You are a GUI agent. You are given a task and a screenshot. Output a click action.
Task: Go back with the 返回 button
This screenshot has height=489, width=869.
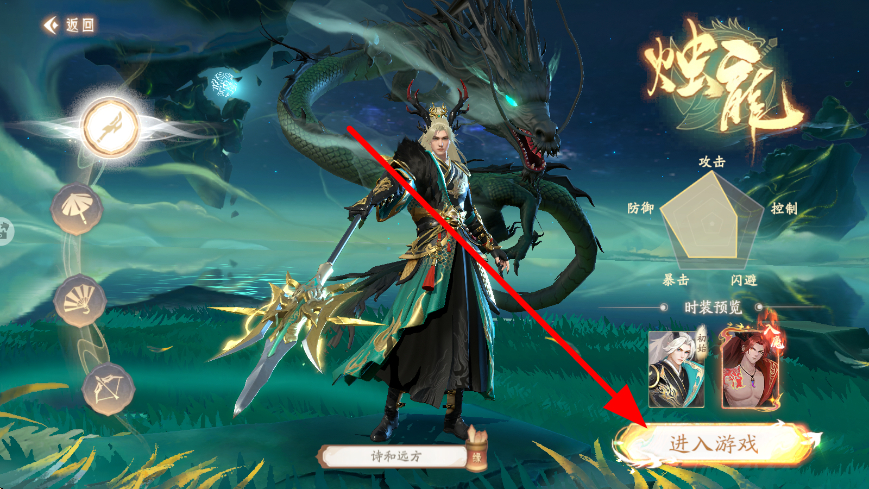coord(69,25)
